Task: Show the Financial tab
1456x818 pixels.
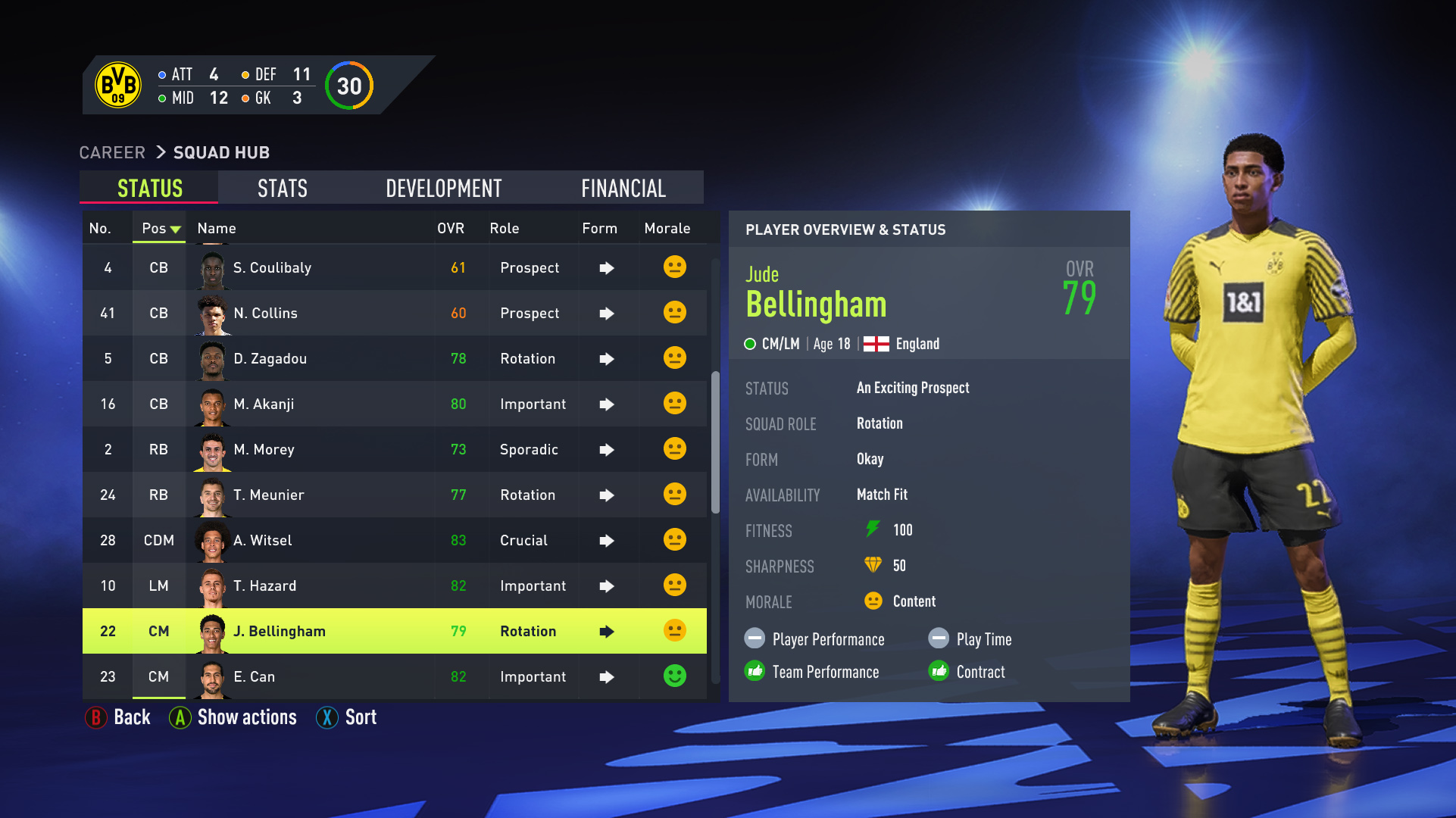Action: (623, 188)
